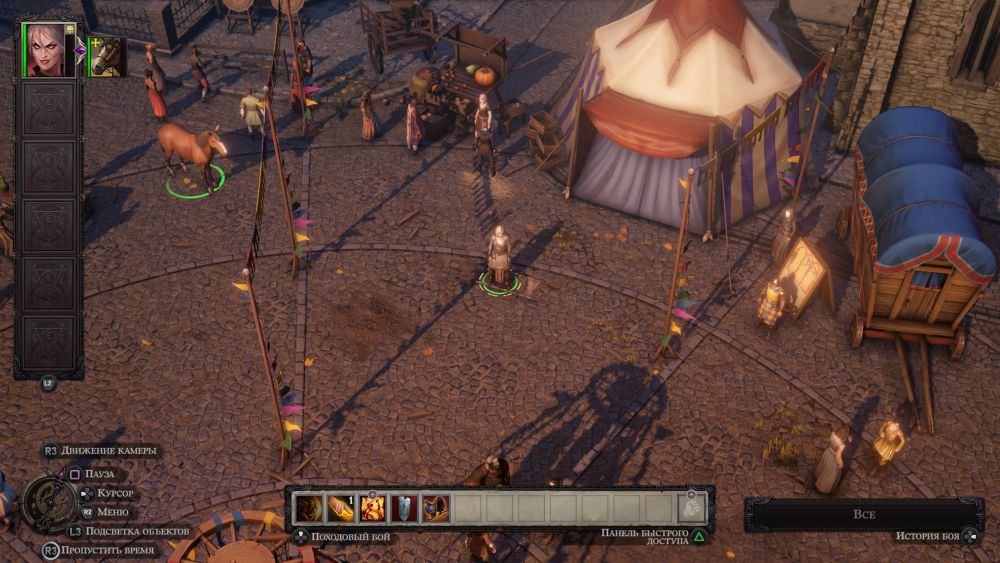This screenshot has width=1000, height=563.
Task: Click the purple gem linking the two portraits
Action: (80, 50)
